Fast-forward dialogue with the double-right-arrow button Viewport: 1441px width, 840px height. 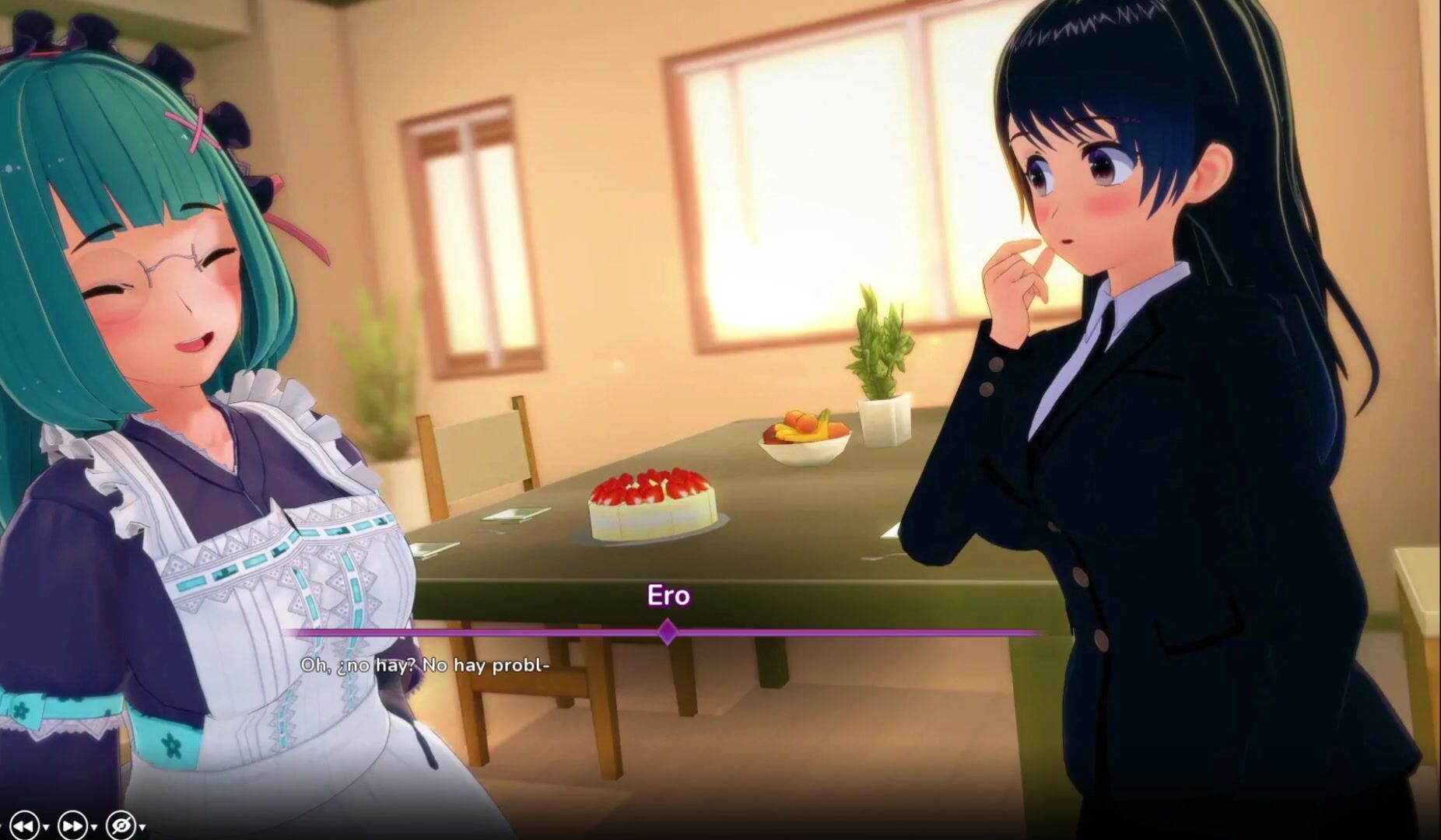(72, 825)
